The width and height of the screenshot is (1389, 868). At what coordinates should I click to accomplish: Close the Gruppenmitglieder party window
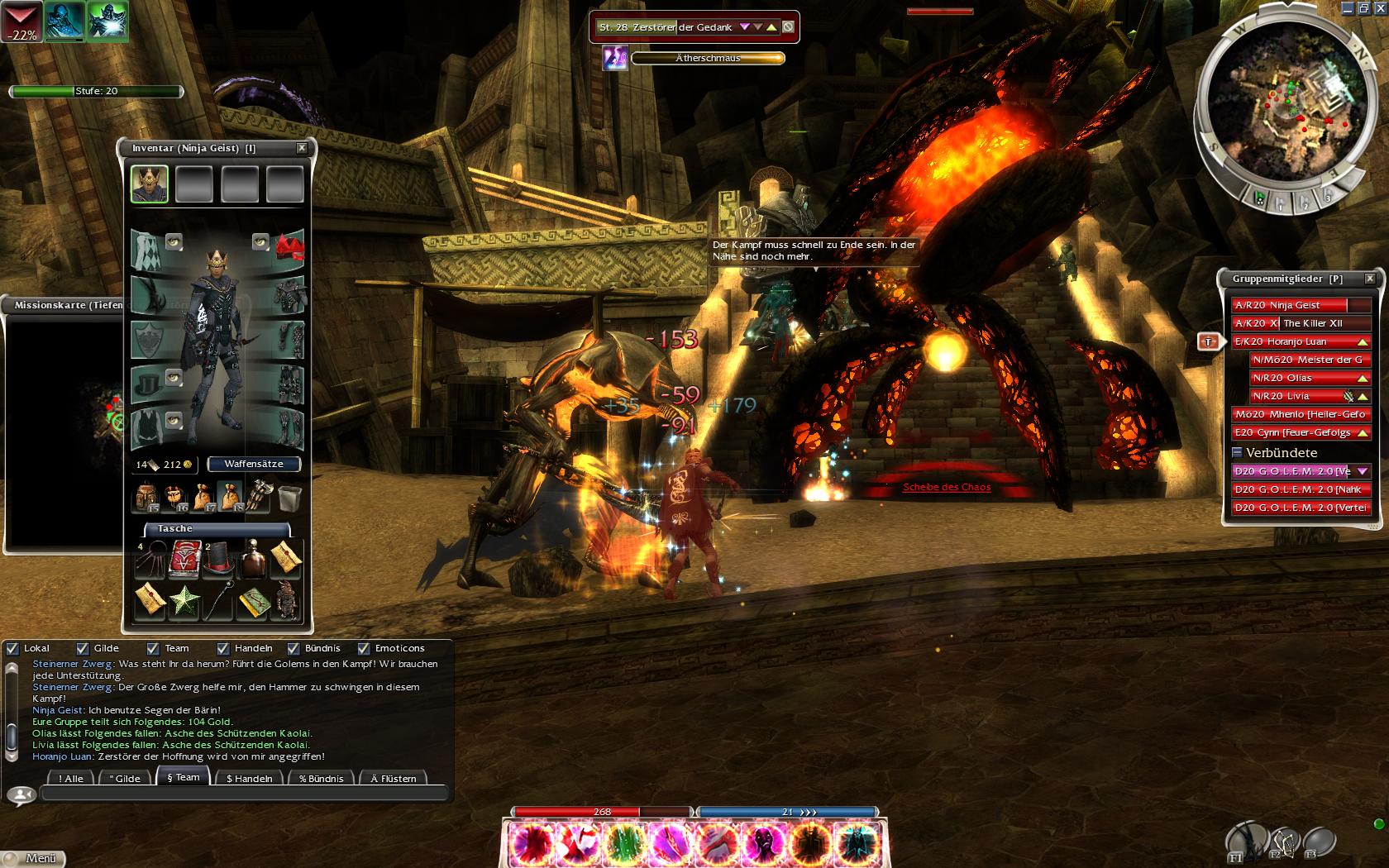point(1370,279)
